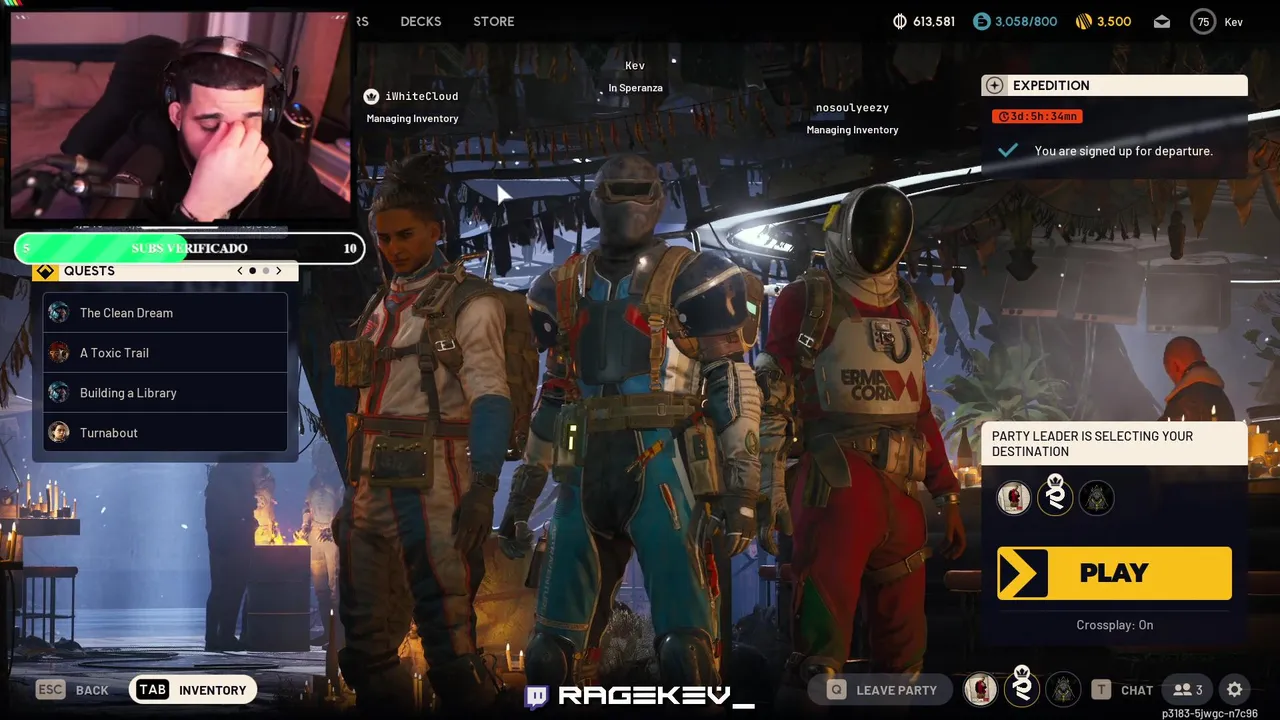Viewport: 1280px width, 720px height.
Task: Start matchmaking with the yellow PLAY button
Action: pos(1114,573)
